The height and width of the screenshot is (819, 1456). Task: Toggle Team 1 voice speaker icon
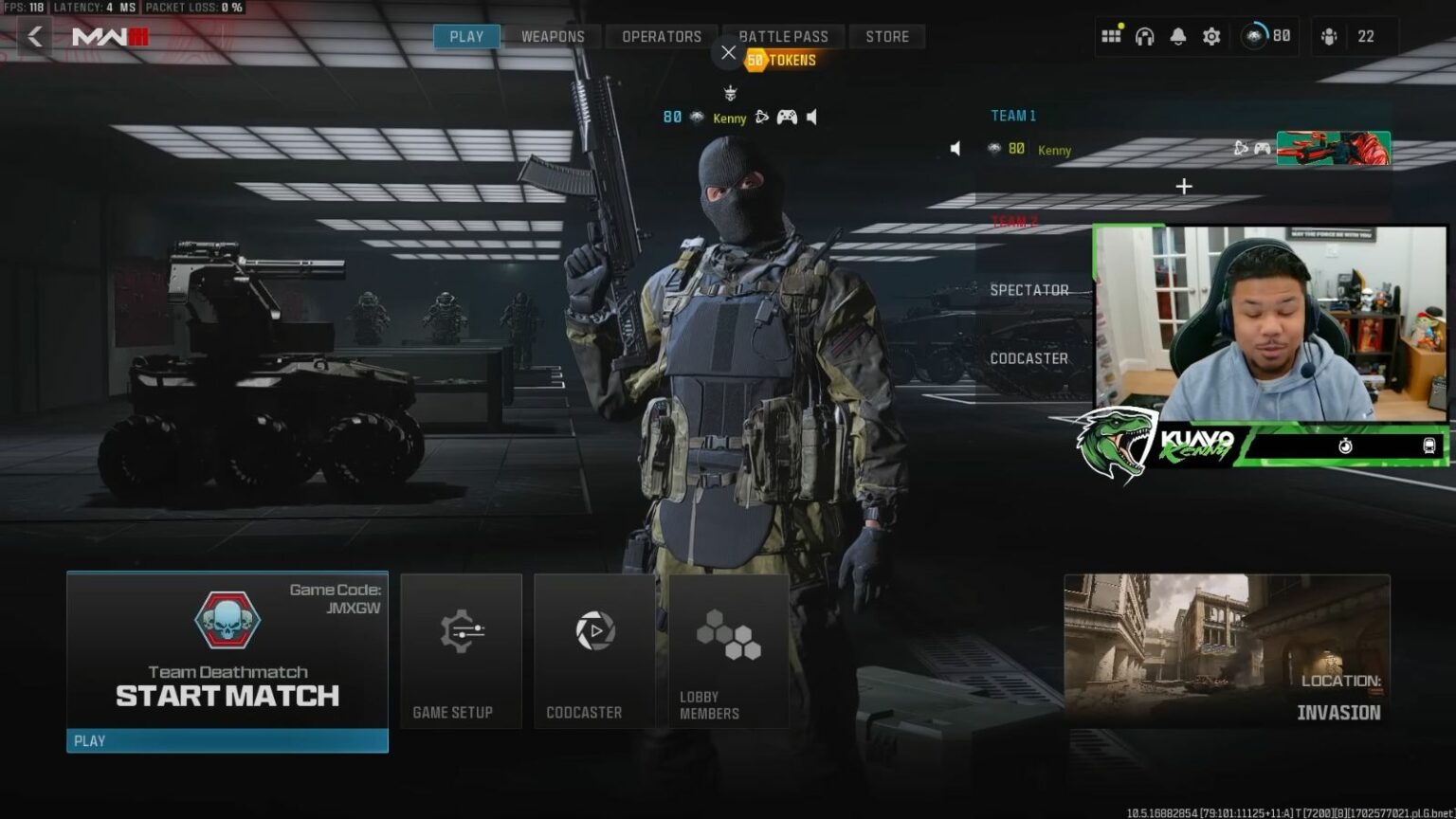click(955, 149)
